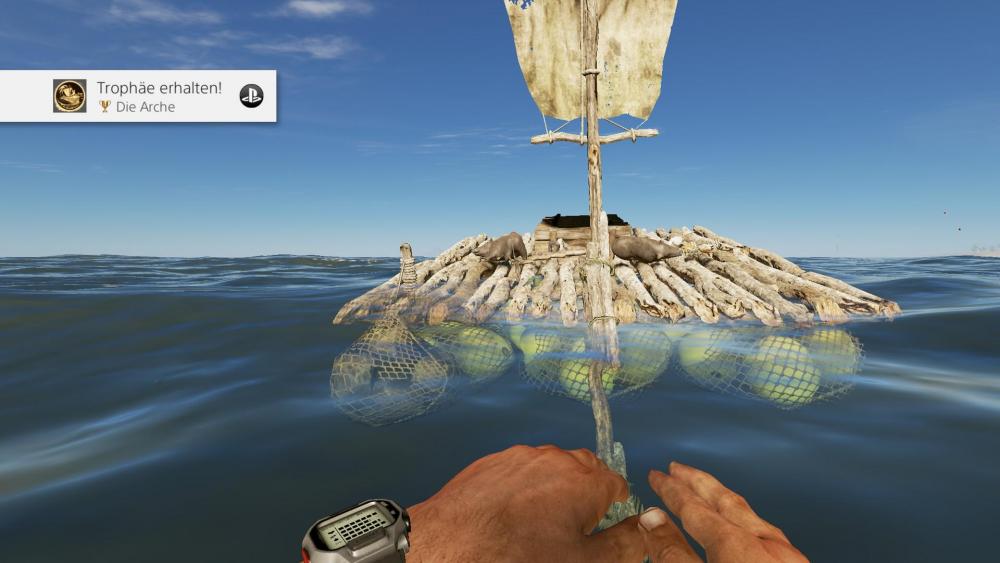
Task: Click the gold trophy thumbnail in the notification
Action: 70,96
